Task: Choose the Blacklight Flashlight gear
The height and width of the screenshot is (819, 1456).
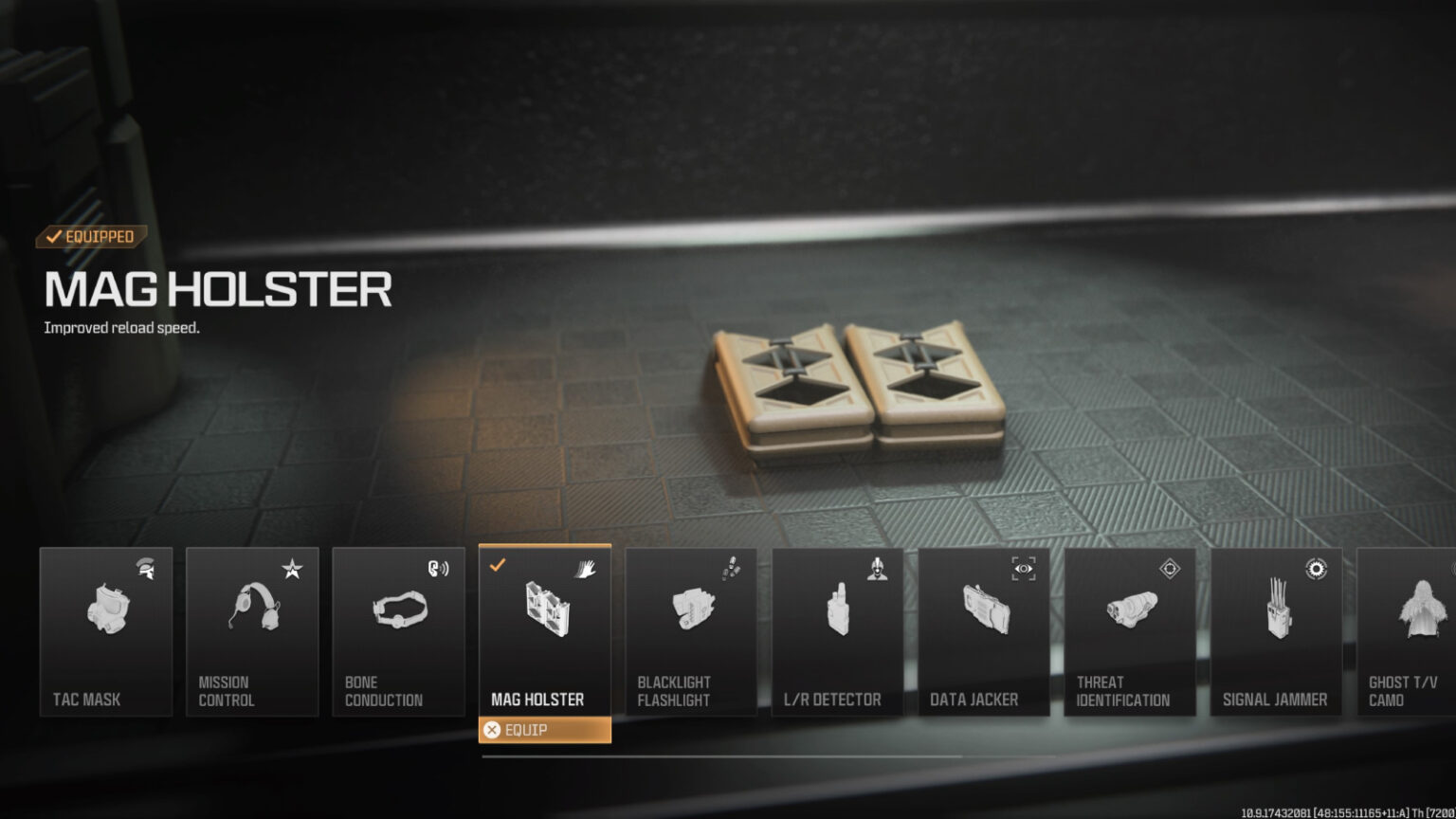Action: (x=691, y=631)
